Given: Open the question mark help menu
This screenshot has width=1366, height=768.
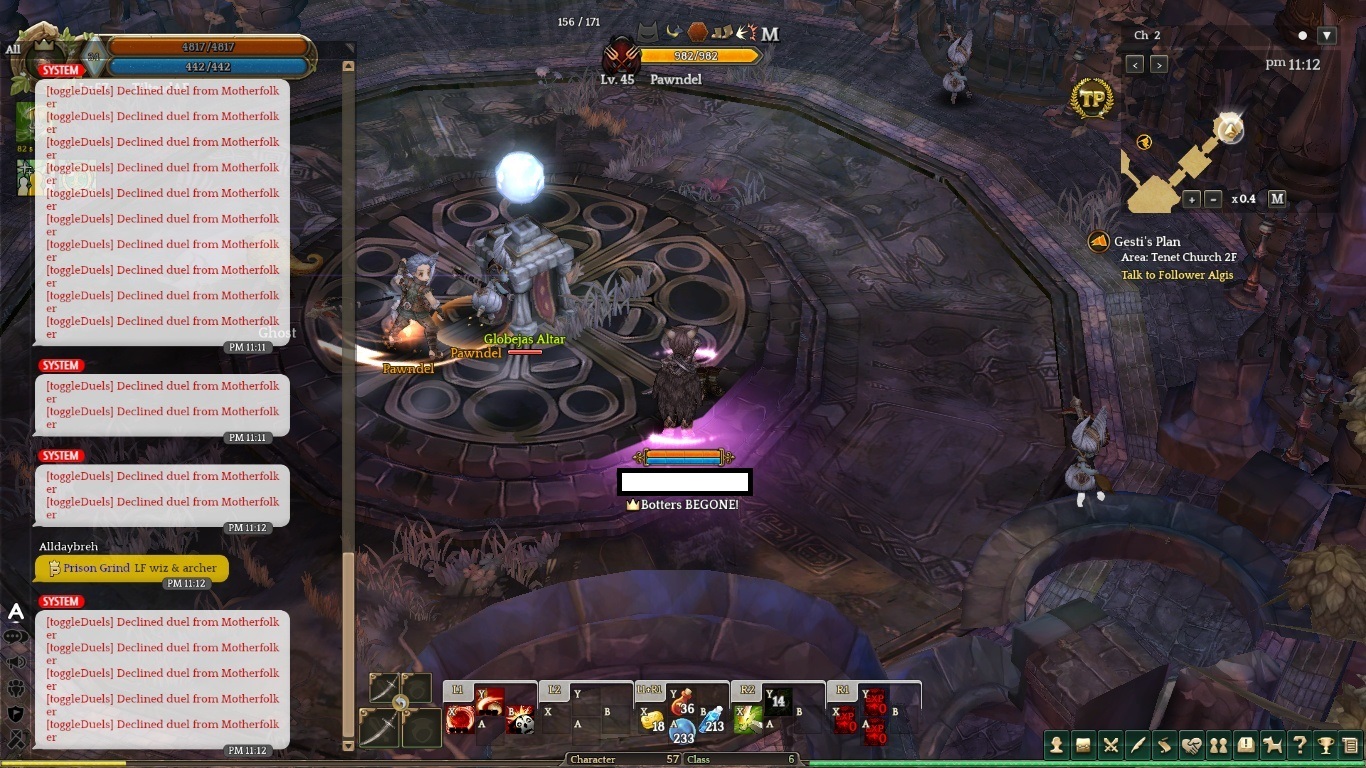Looking at the screenshot, I should click(x=1299, y=744).
